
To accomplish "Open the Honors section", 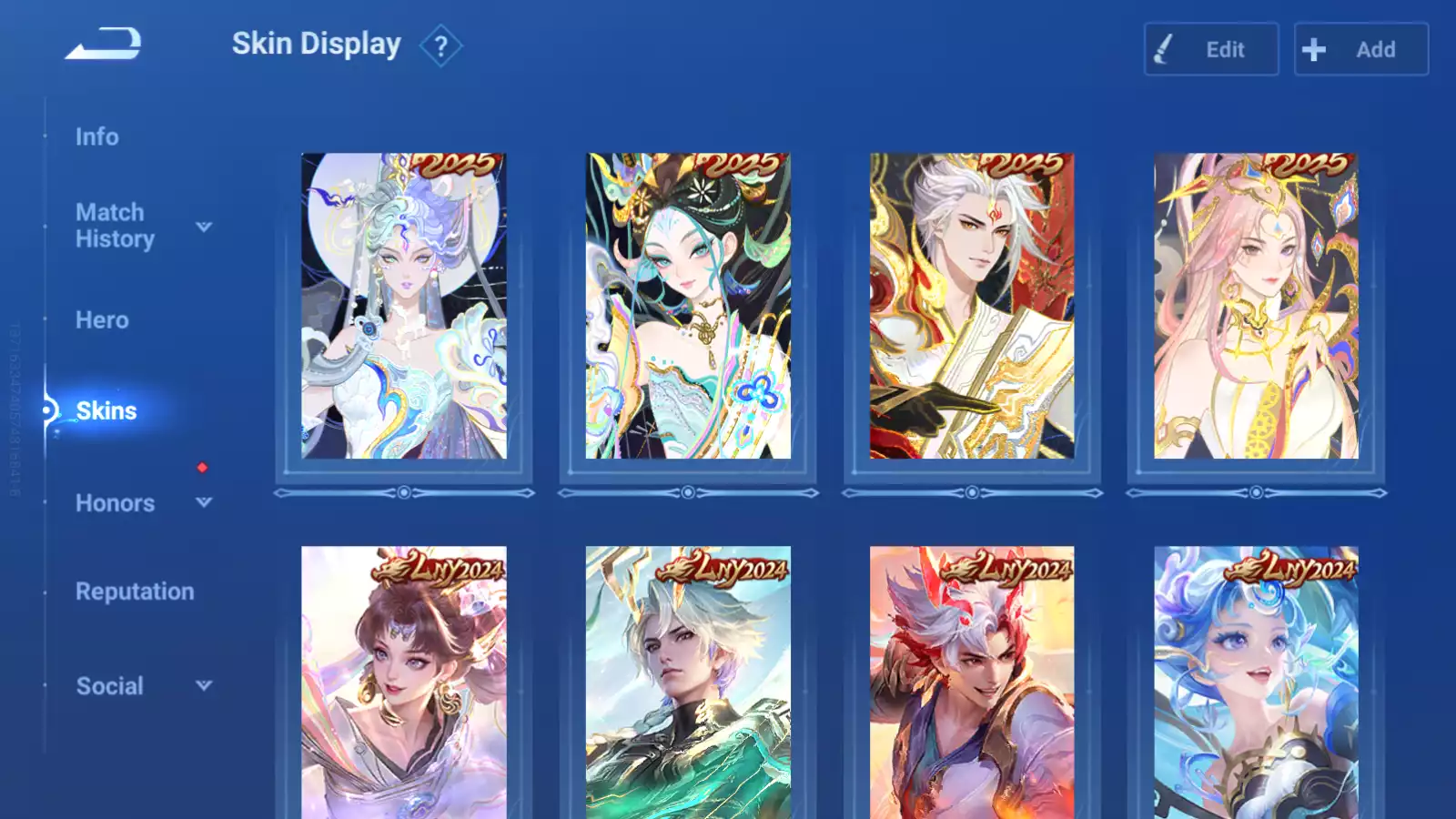I will point(116,503).
